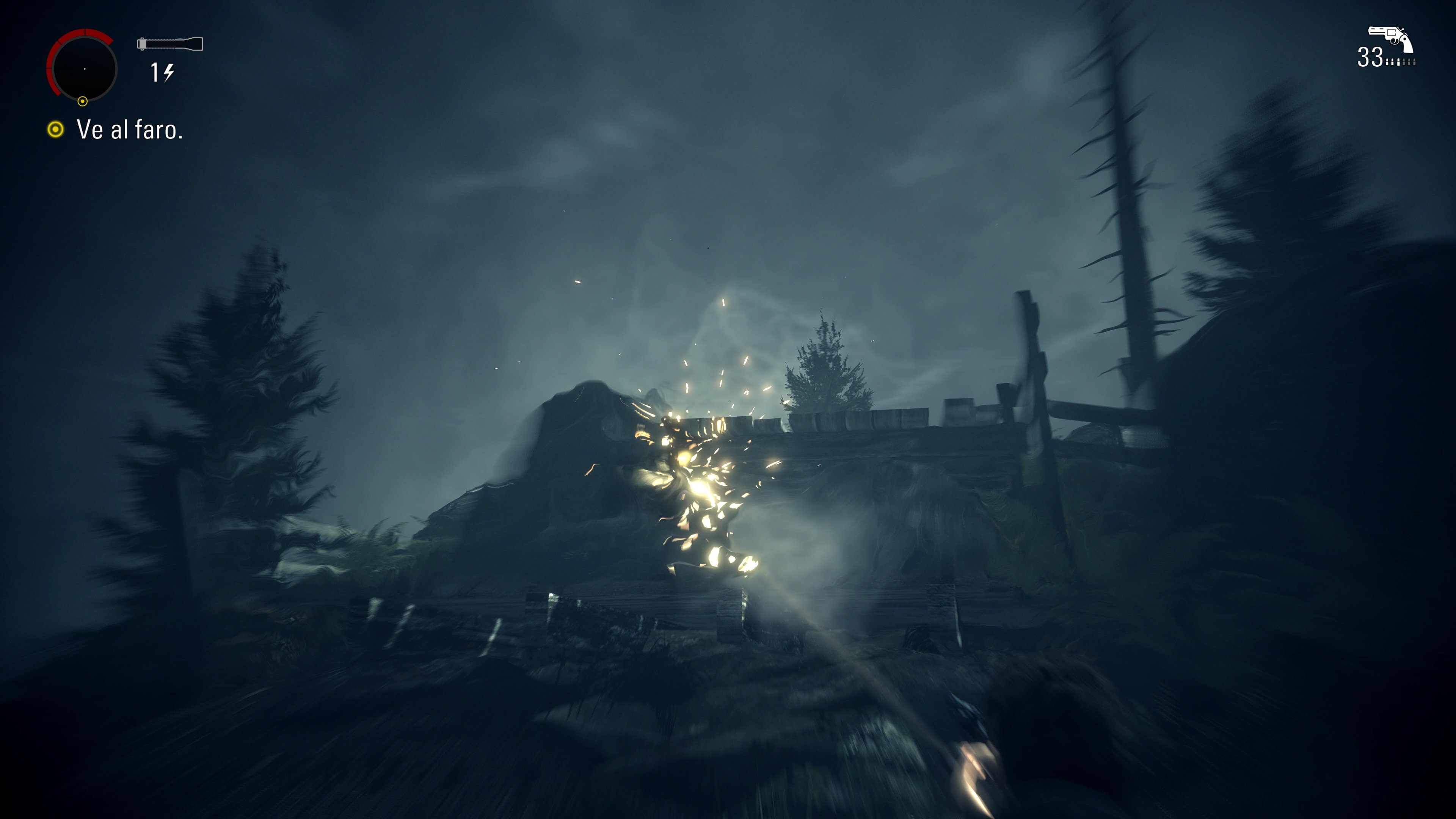Click the yellow objective marker circle
This screenshot has height=819, width=1456.
(x=55, y=130)
